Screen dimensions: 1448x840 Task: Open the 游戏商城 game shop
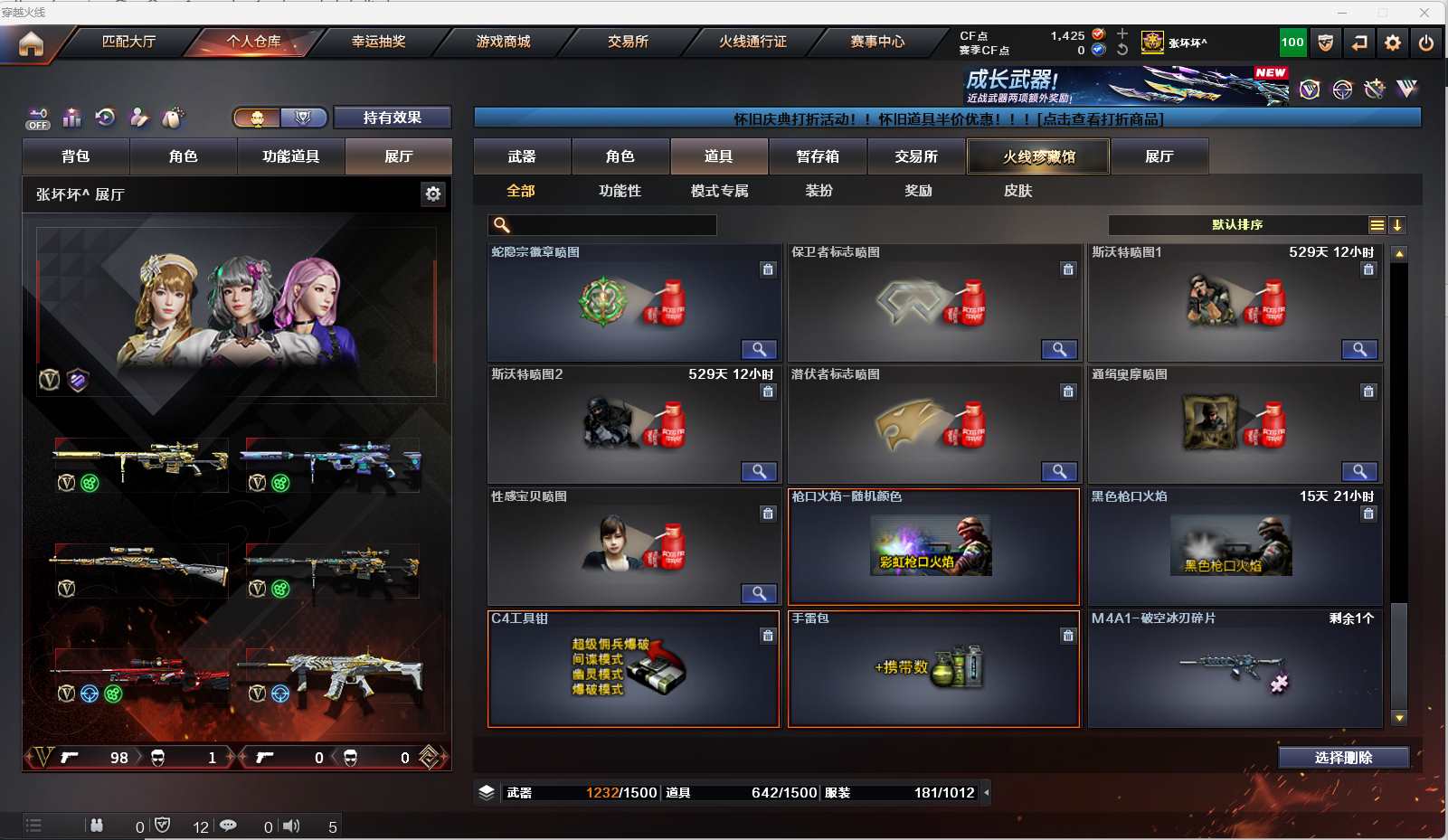pos(503,42)
